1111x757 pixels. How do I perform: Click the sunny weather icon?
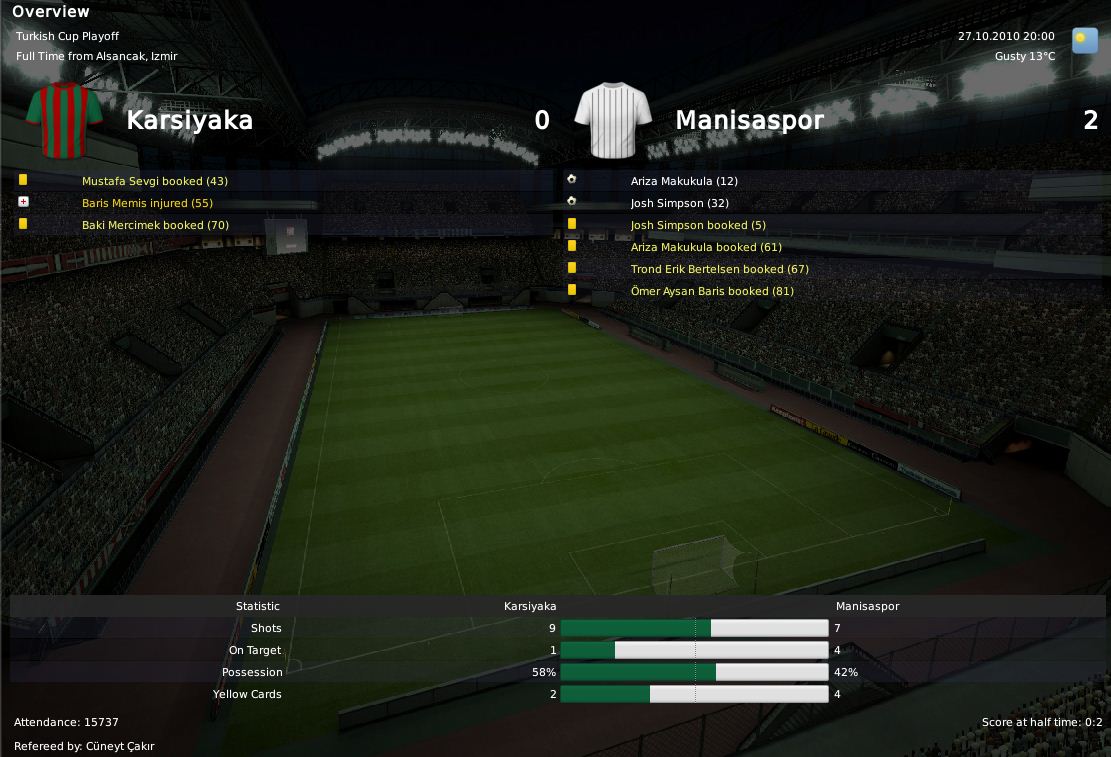(1084, 40)
